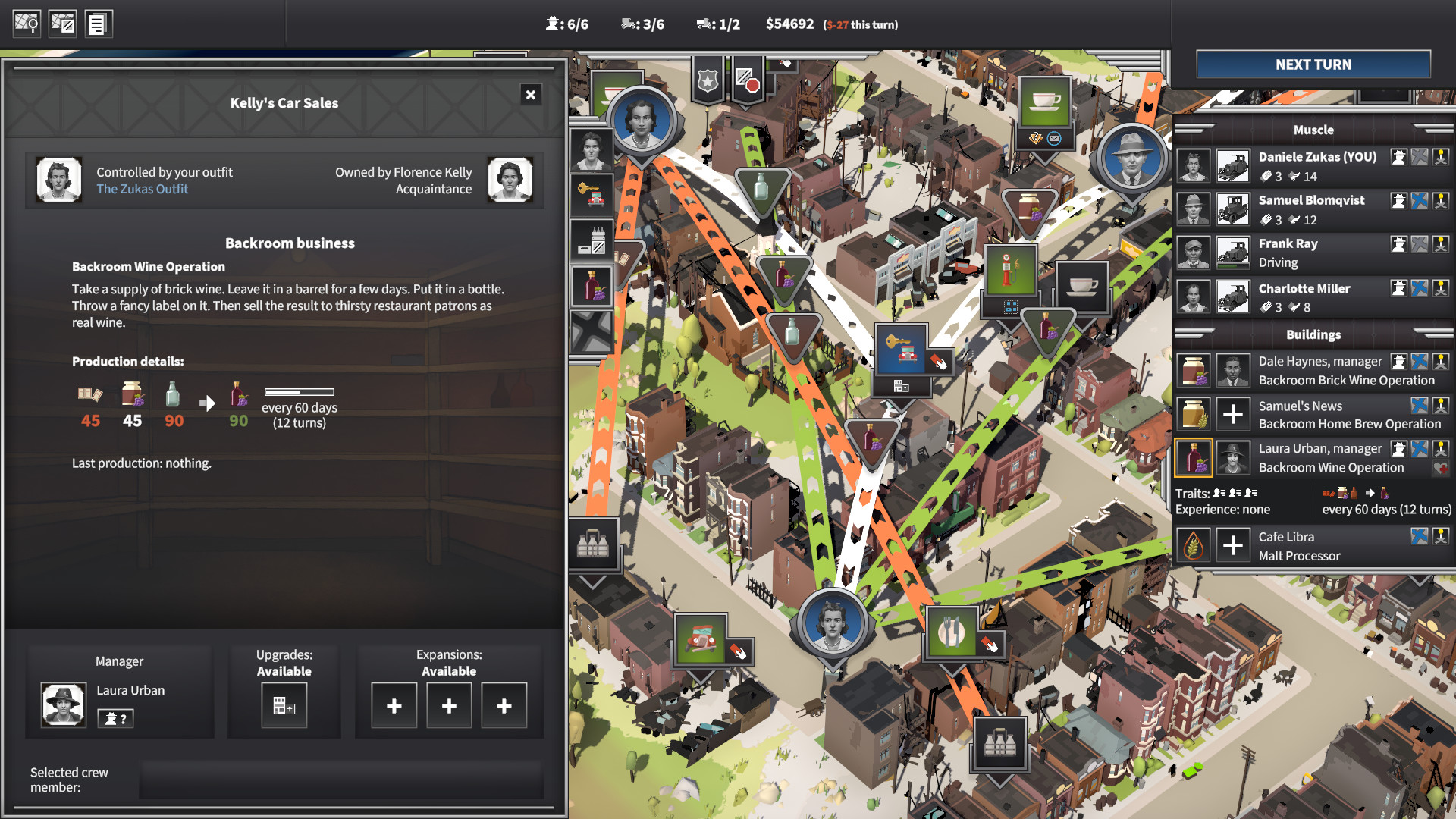This screenshot has width=1456, height=819.
Task: Open the map overlay comparison tool
Action: pos(62,24)
